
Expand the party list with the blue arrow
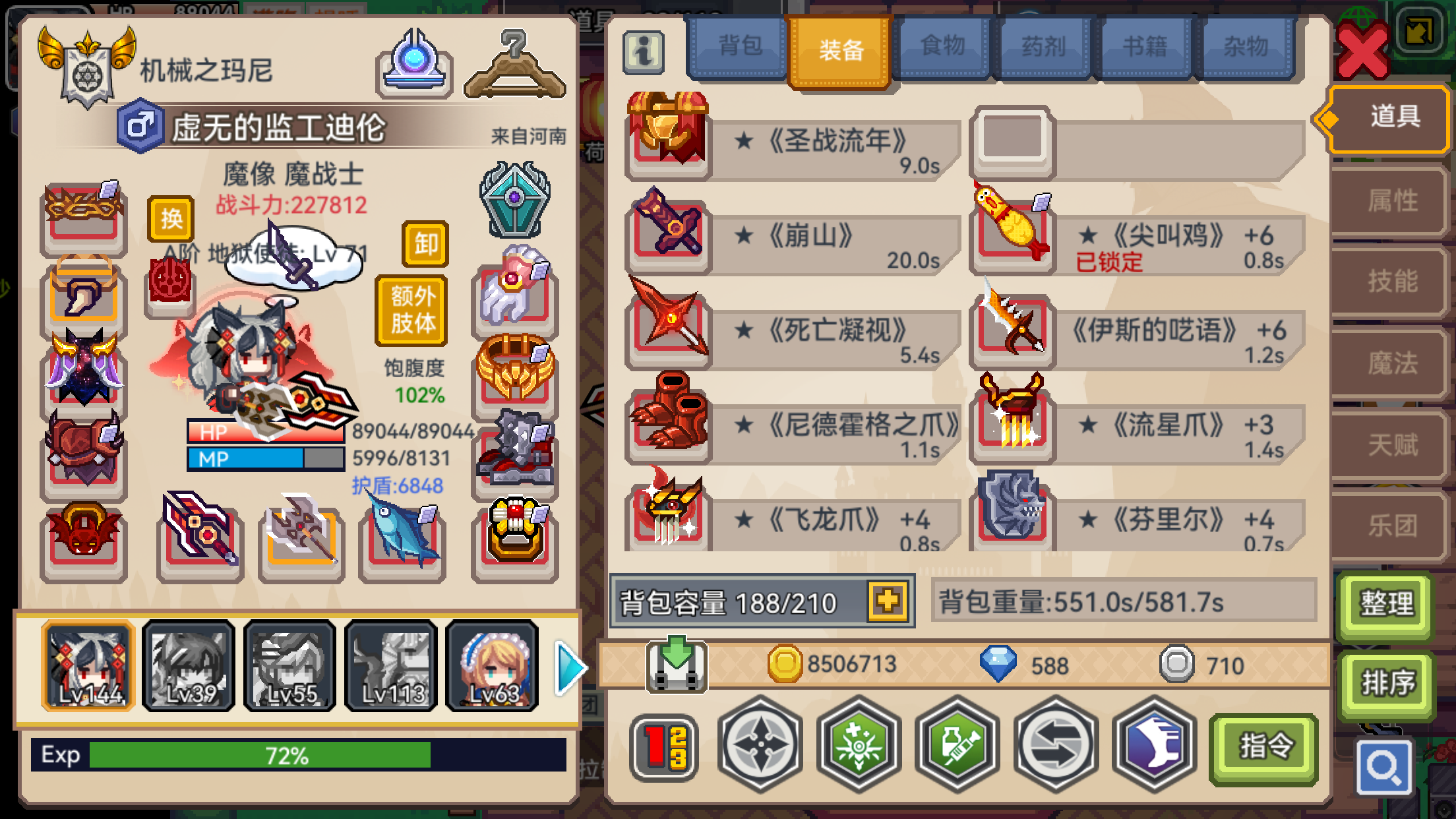571,669
